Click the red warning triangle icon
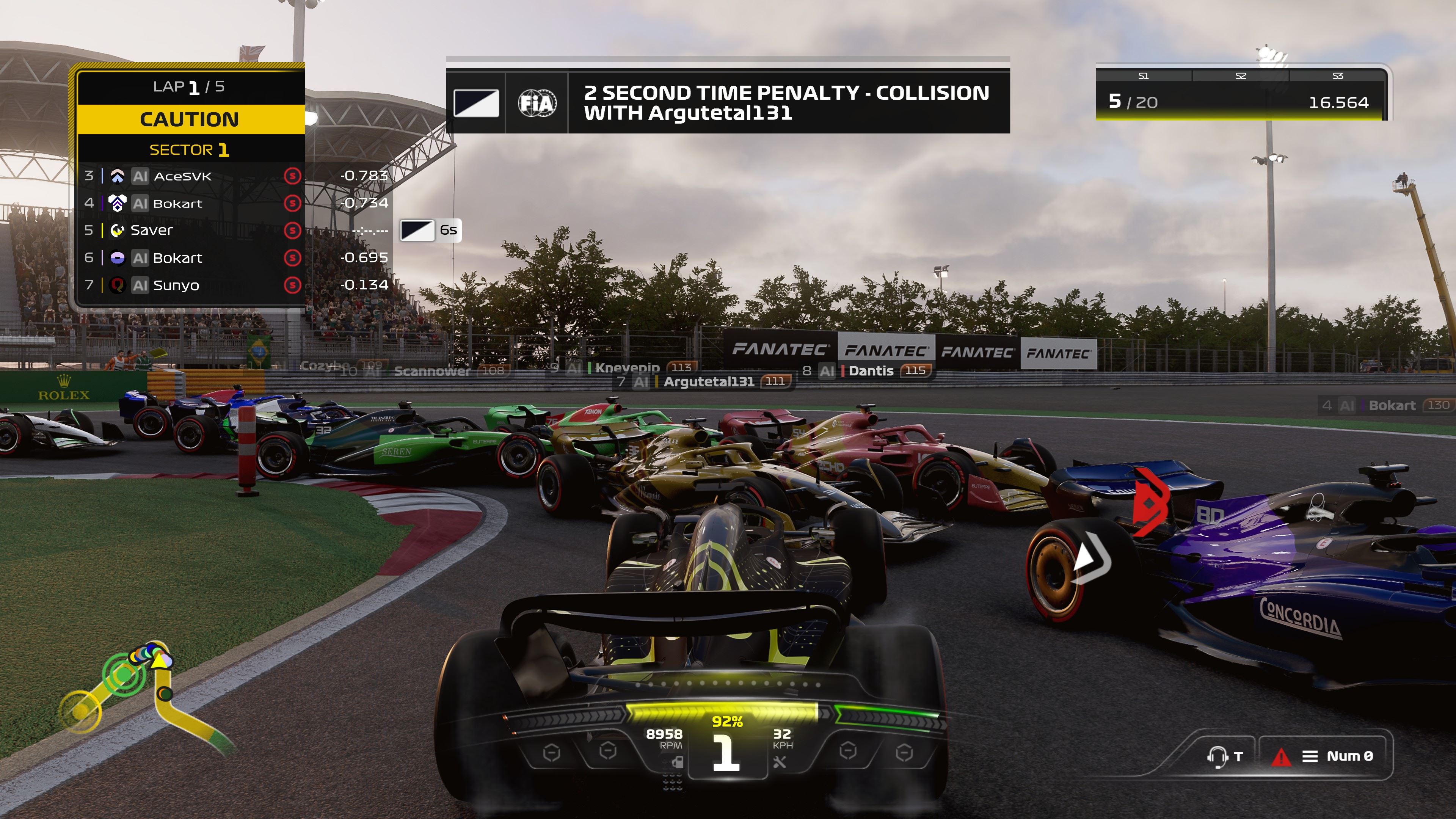The image size is (1456, 819). pos(1281,756)
